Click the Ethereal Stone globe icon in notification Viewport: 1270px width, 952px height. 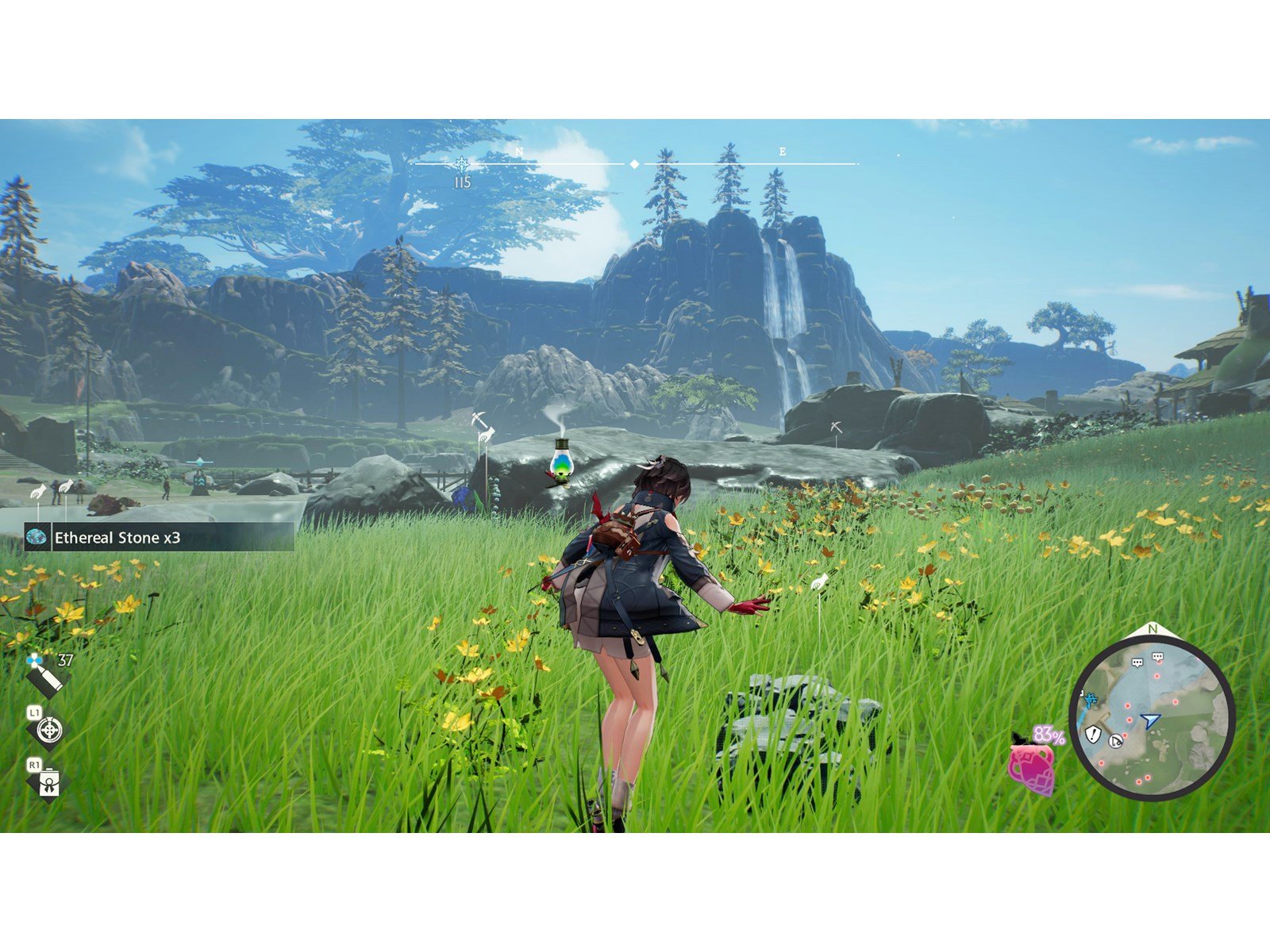pos(36,538)
